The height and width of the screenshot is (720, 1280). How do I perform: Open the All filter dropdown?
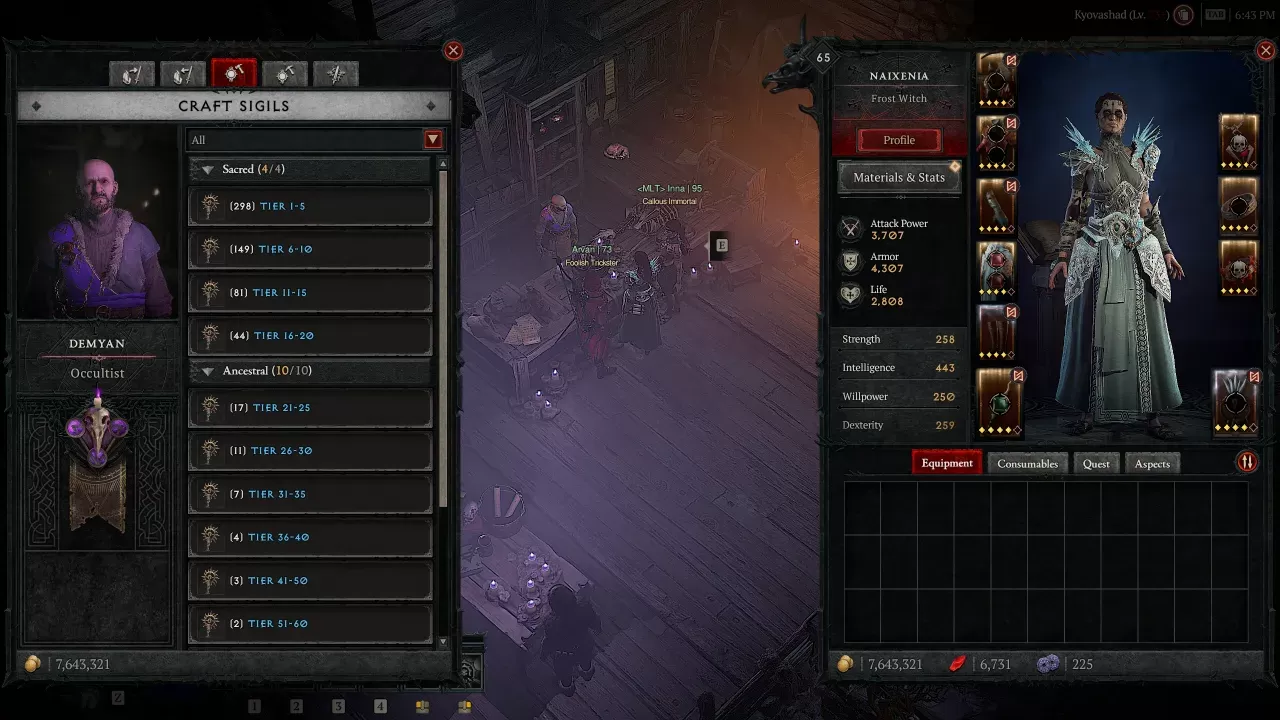pyautogui.click(x=432, y=140)
